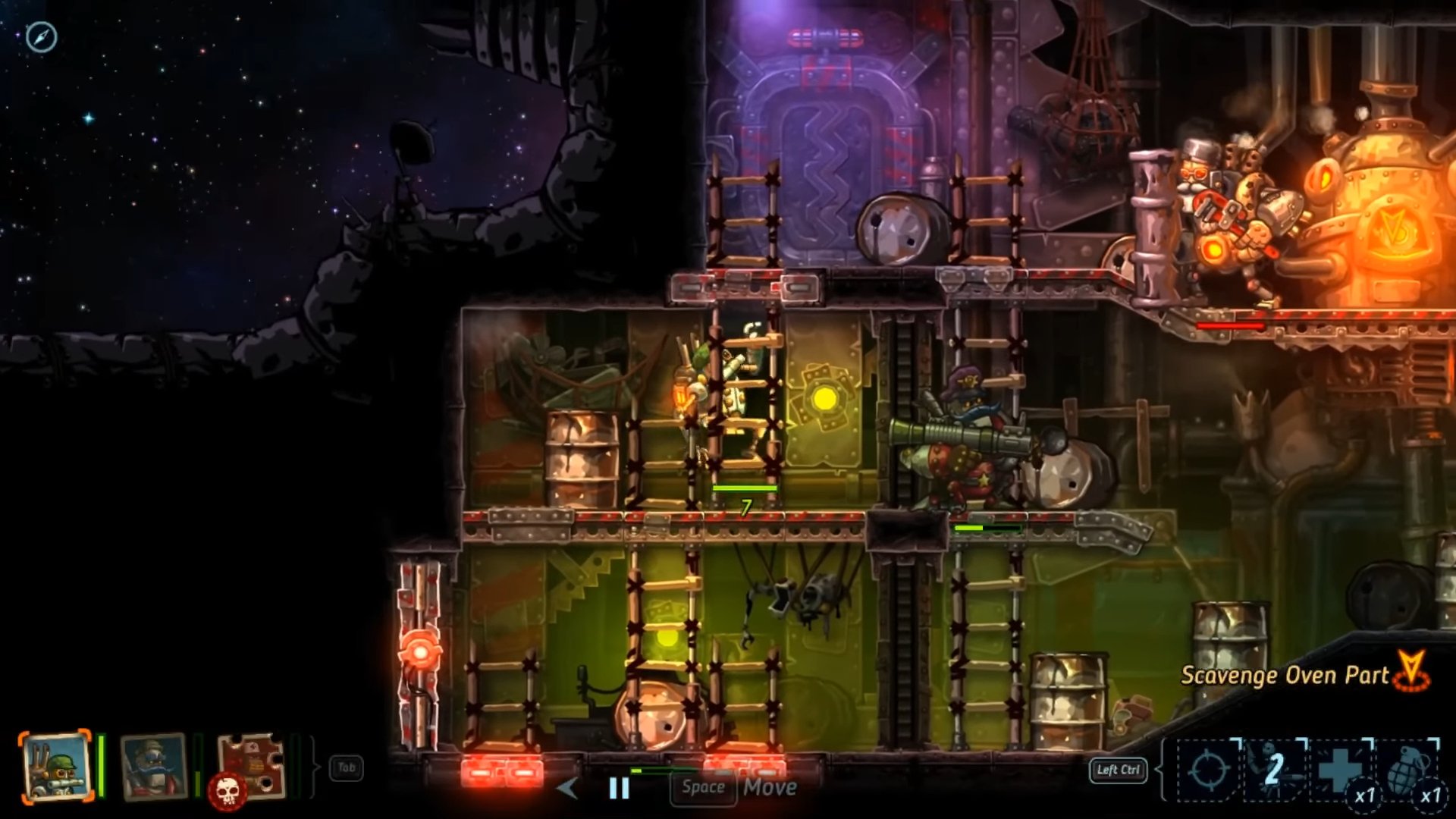Select the green-helmet crew member portrait
1456x819 pixels.
(x=56, y=767)
